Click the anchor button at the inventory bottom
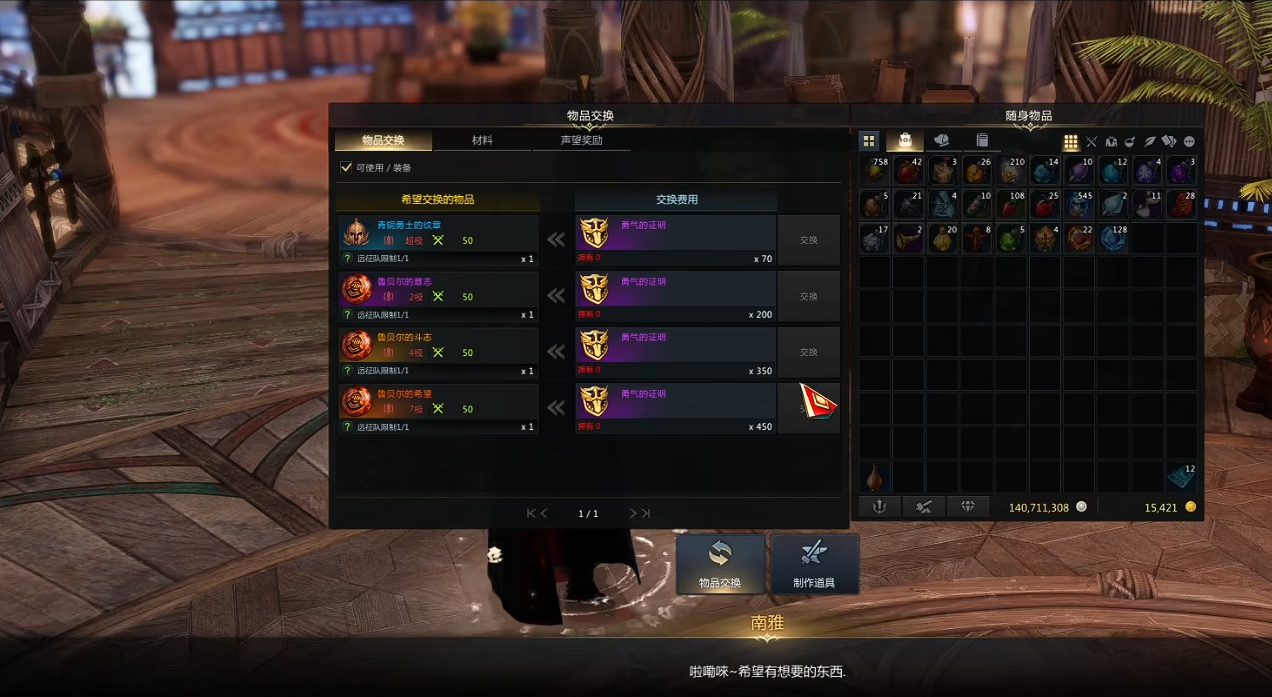The height and width of the screenshot is (697, 1272). pyautogui.click(x=879, y=507)
